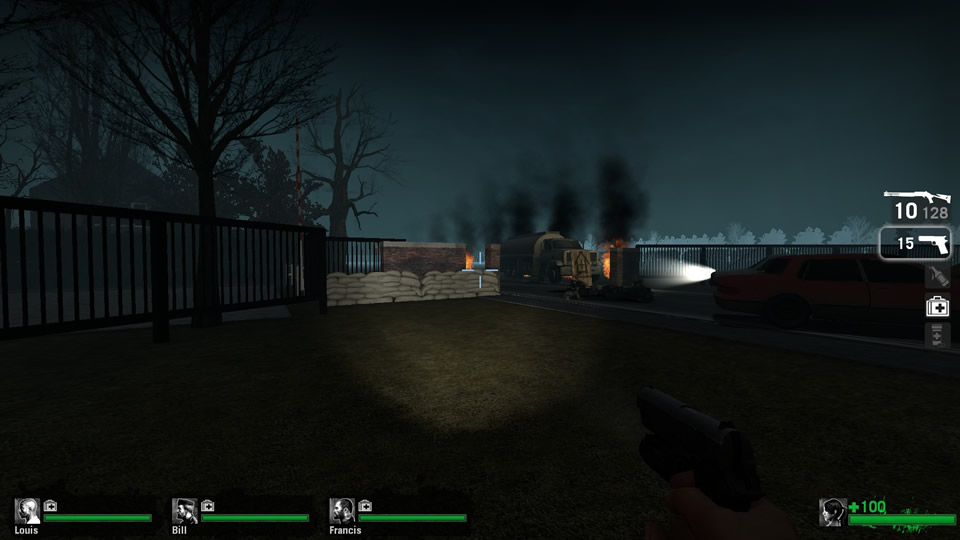
Task: Pick the pain pills bottle slot
Action: click(x=937, y=335)
